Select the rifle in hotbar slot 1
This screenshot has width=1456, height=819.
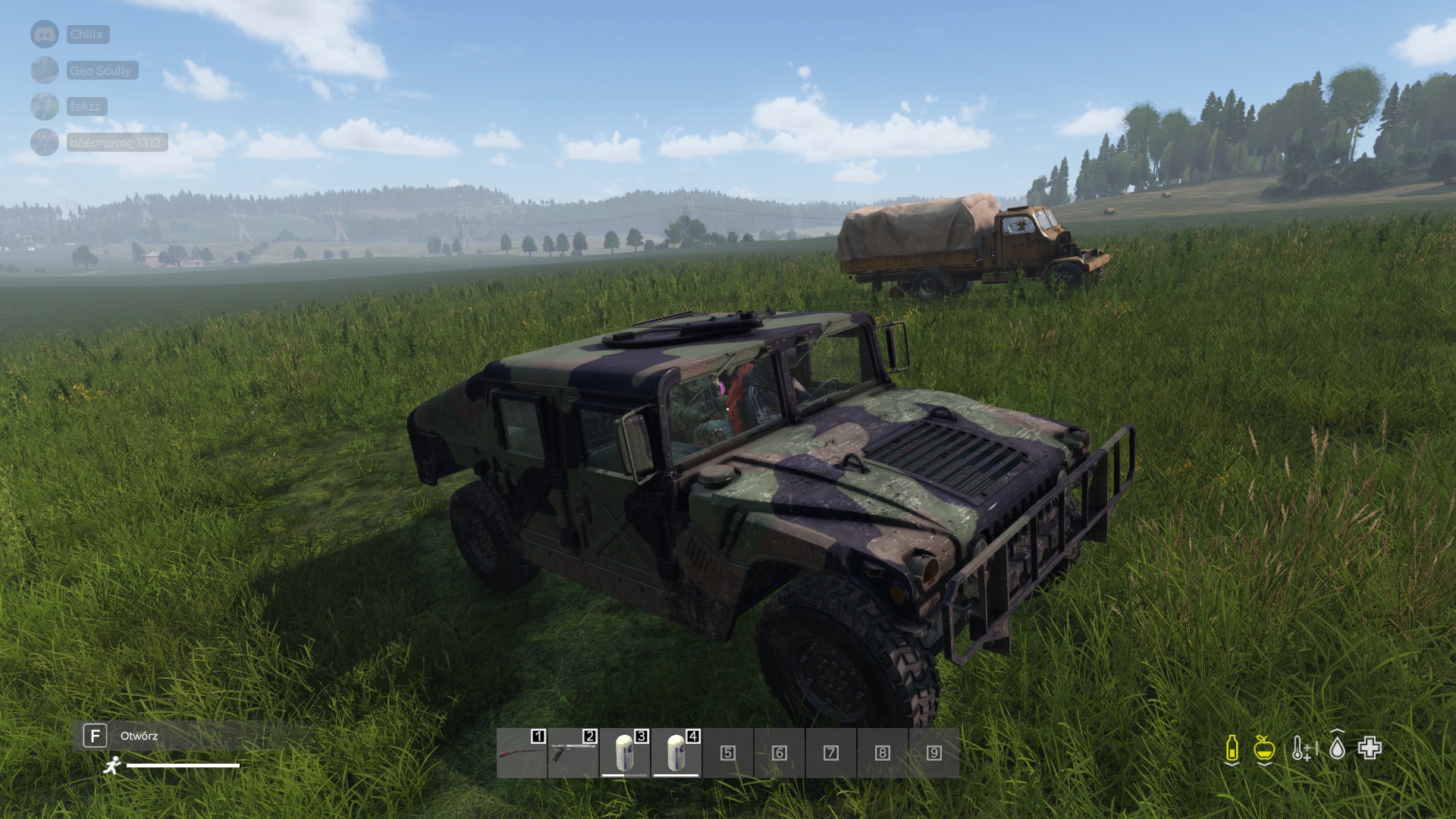coord(522,753)
